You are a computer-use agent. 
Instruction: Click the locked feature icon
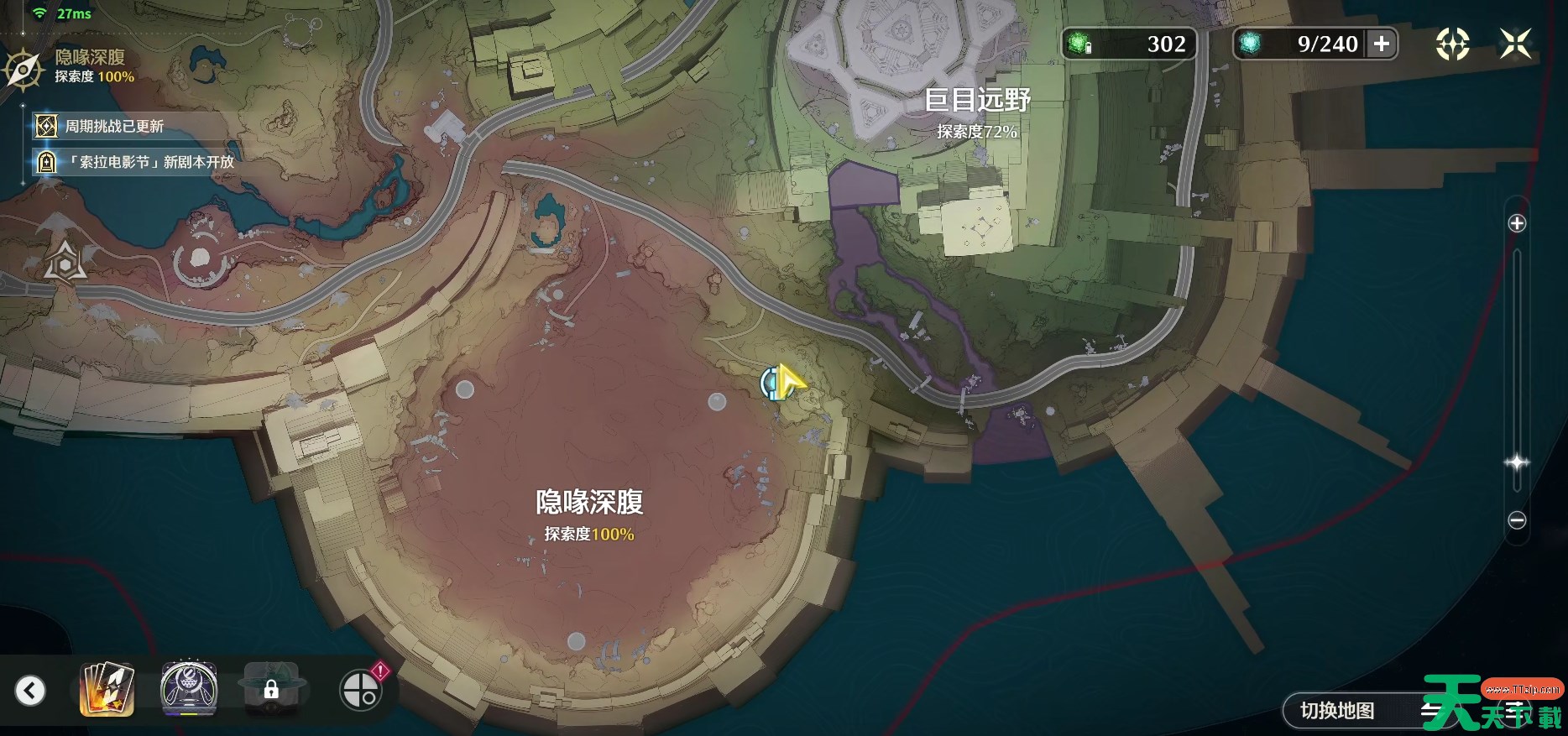[271, 690]
